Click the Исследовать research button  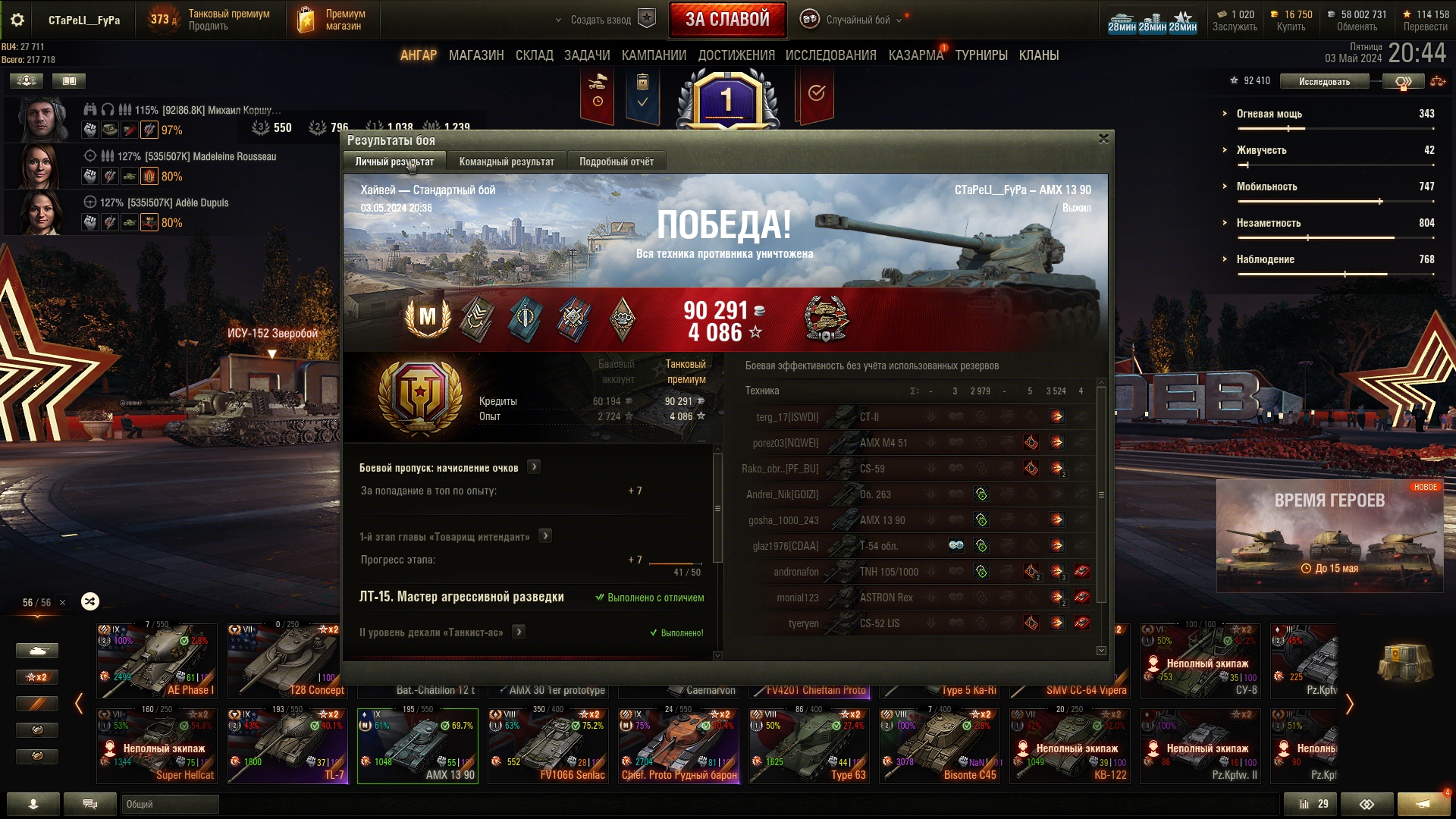1324,81
